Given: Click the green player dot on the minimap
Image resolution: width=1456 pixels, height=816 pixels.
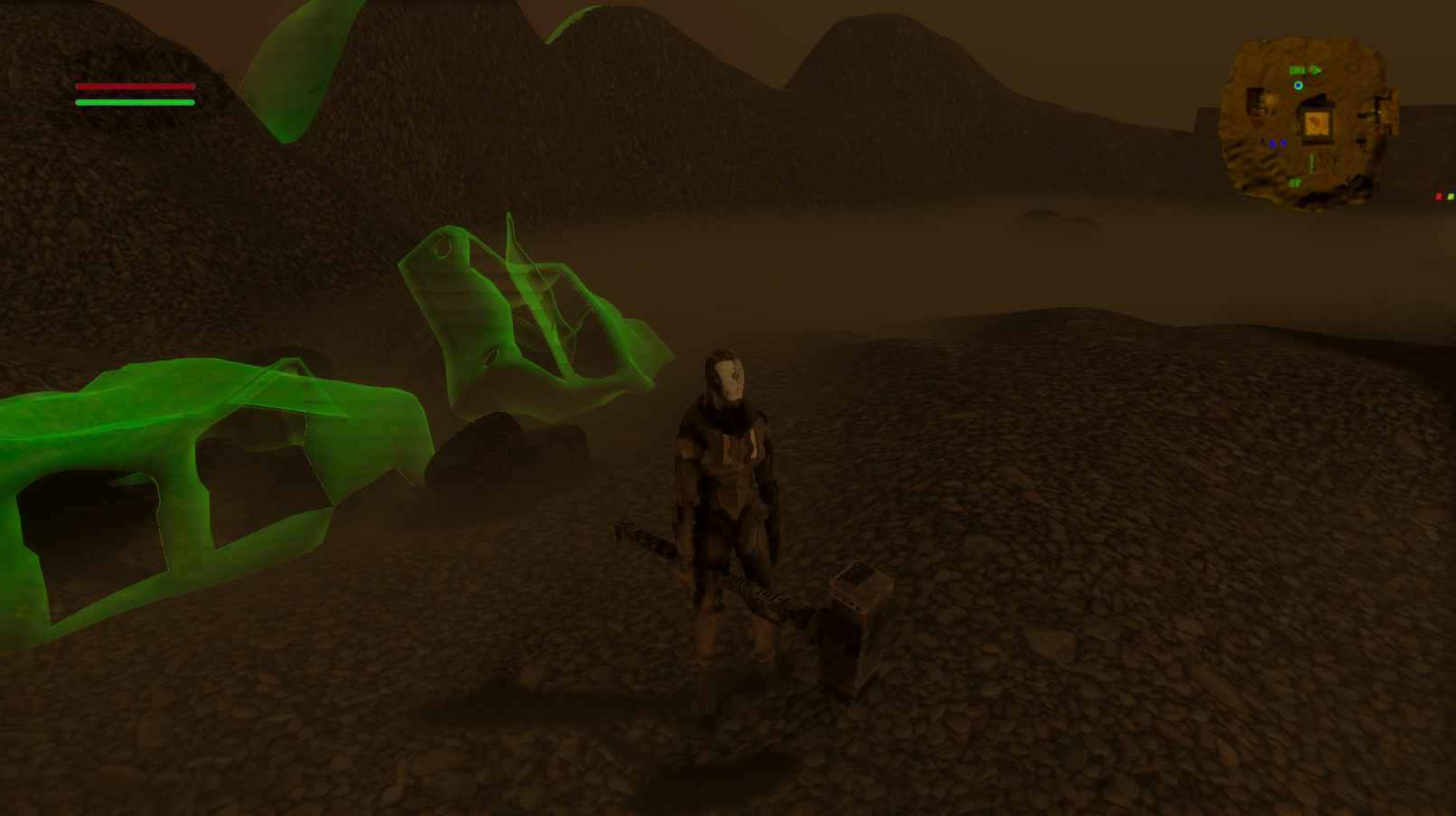Looking at the screenshot, I should click(x=1298, y=86).
